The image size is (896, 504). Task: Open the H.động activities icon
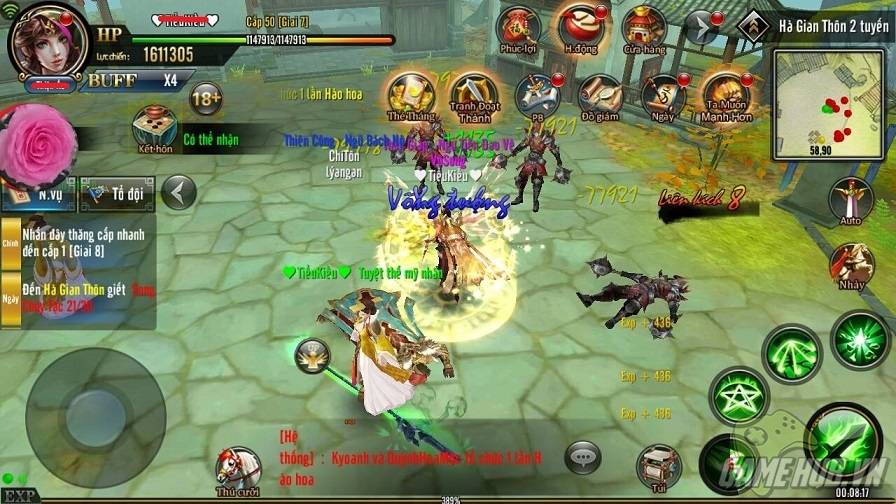click(582, 27)
